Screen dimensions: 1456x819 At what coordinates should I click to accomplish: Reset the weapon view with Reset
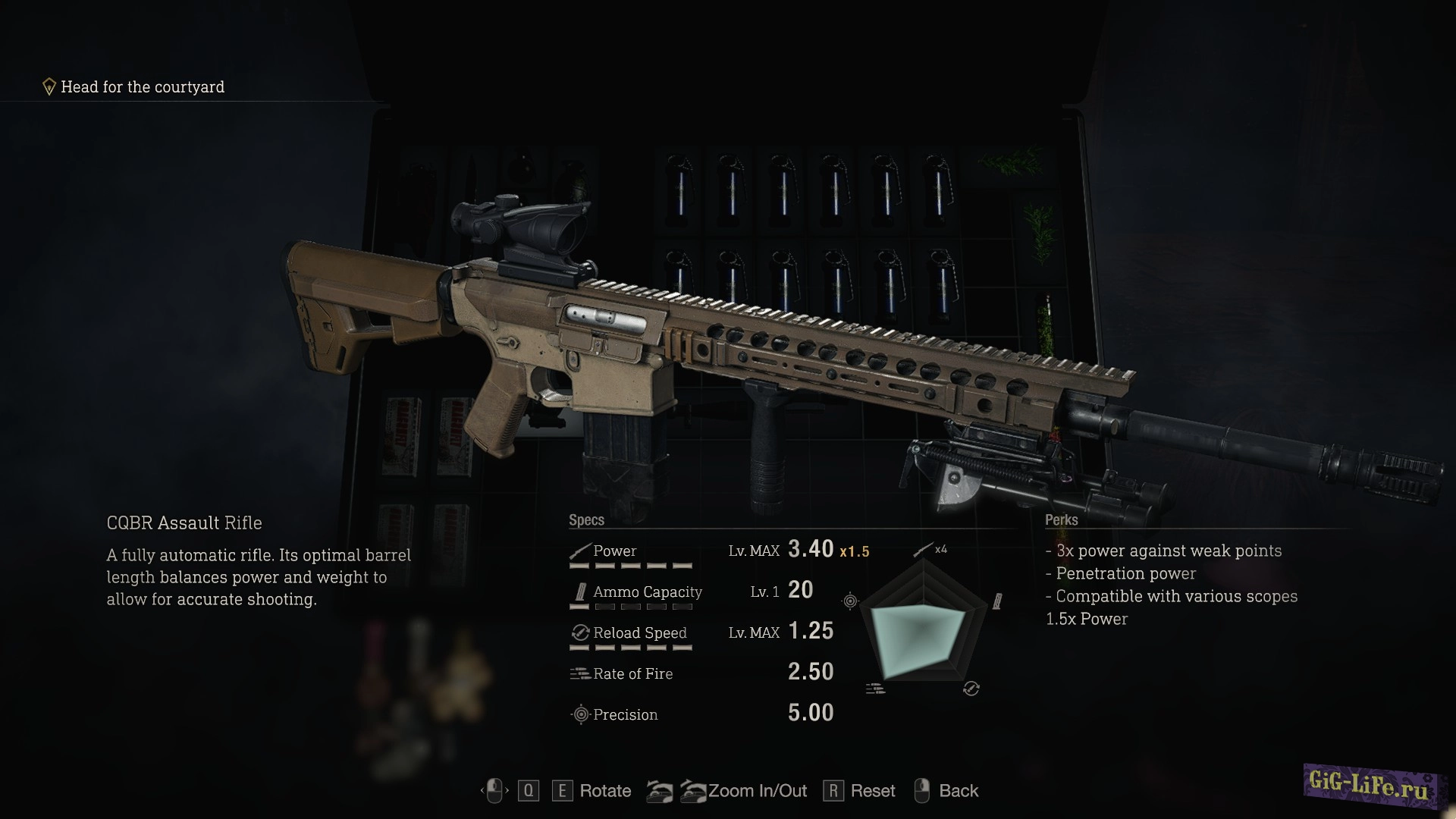872,791
